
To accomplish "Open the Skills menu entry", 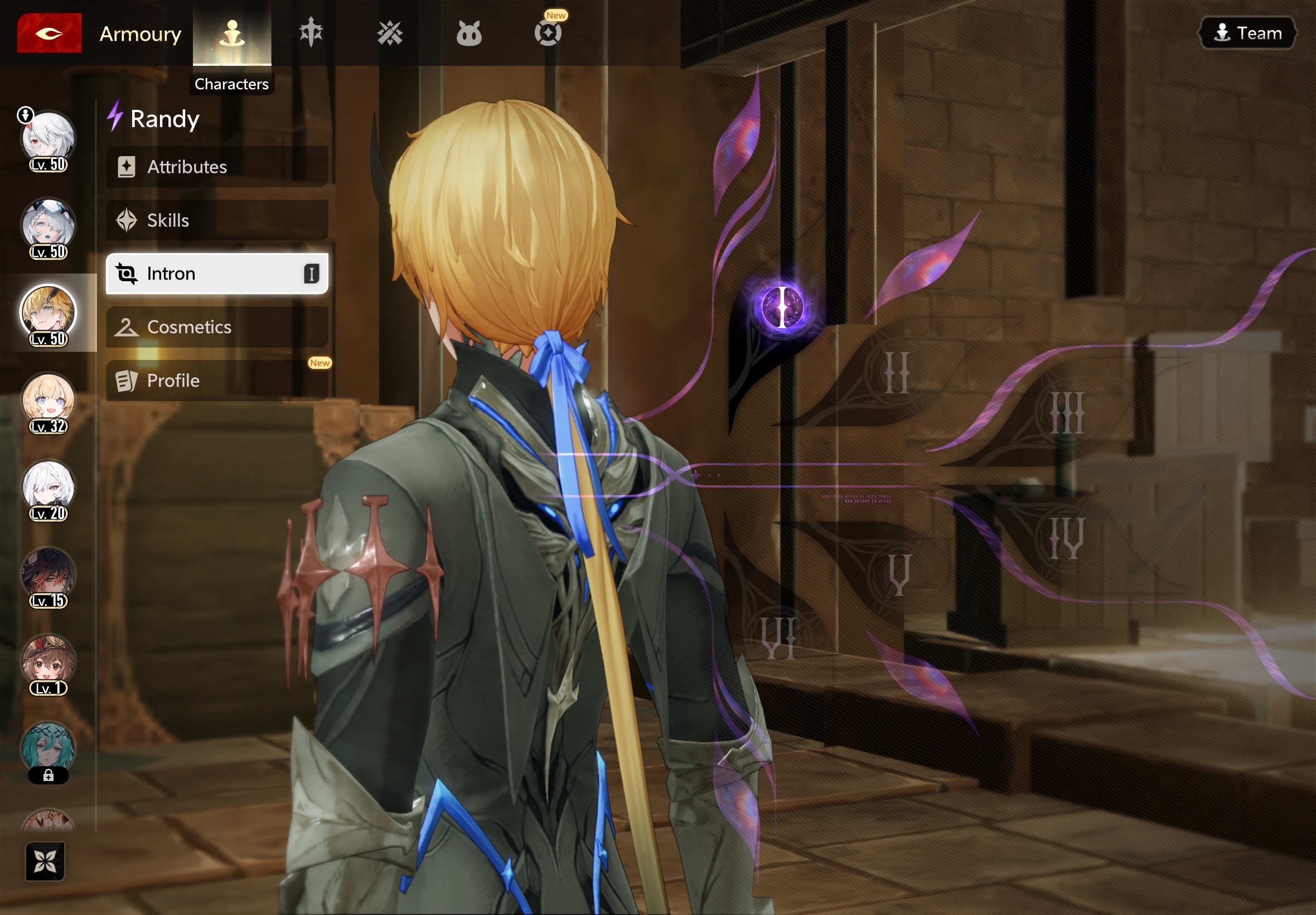I will click(x=216, y=220).
